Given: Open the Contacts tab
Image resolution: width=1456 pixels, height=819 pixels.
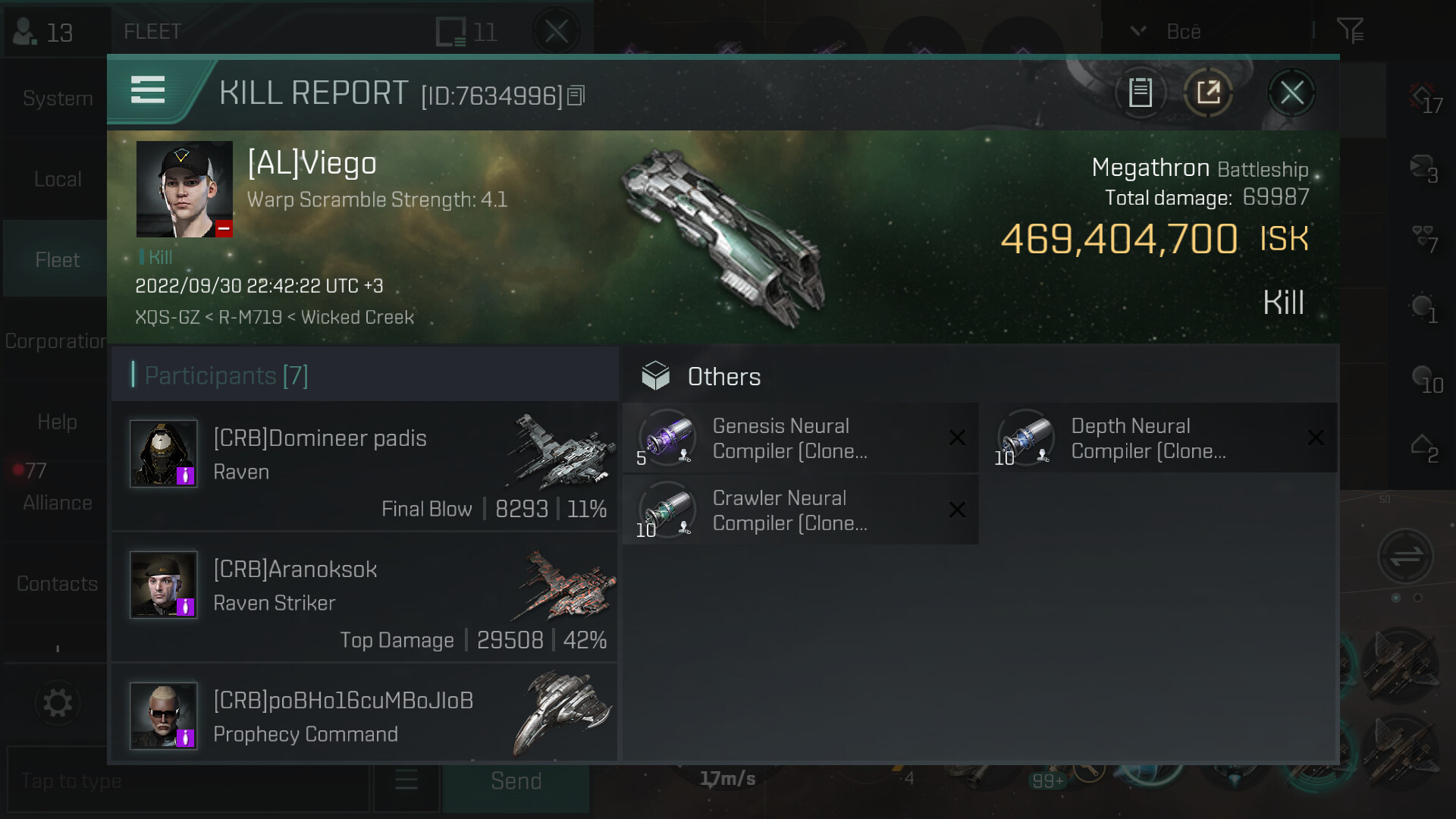Looking at the screenshot, I should (57, 584).
